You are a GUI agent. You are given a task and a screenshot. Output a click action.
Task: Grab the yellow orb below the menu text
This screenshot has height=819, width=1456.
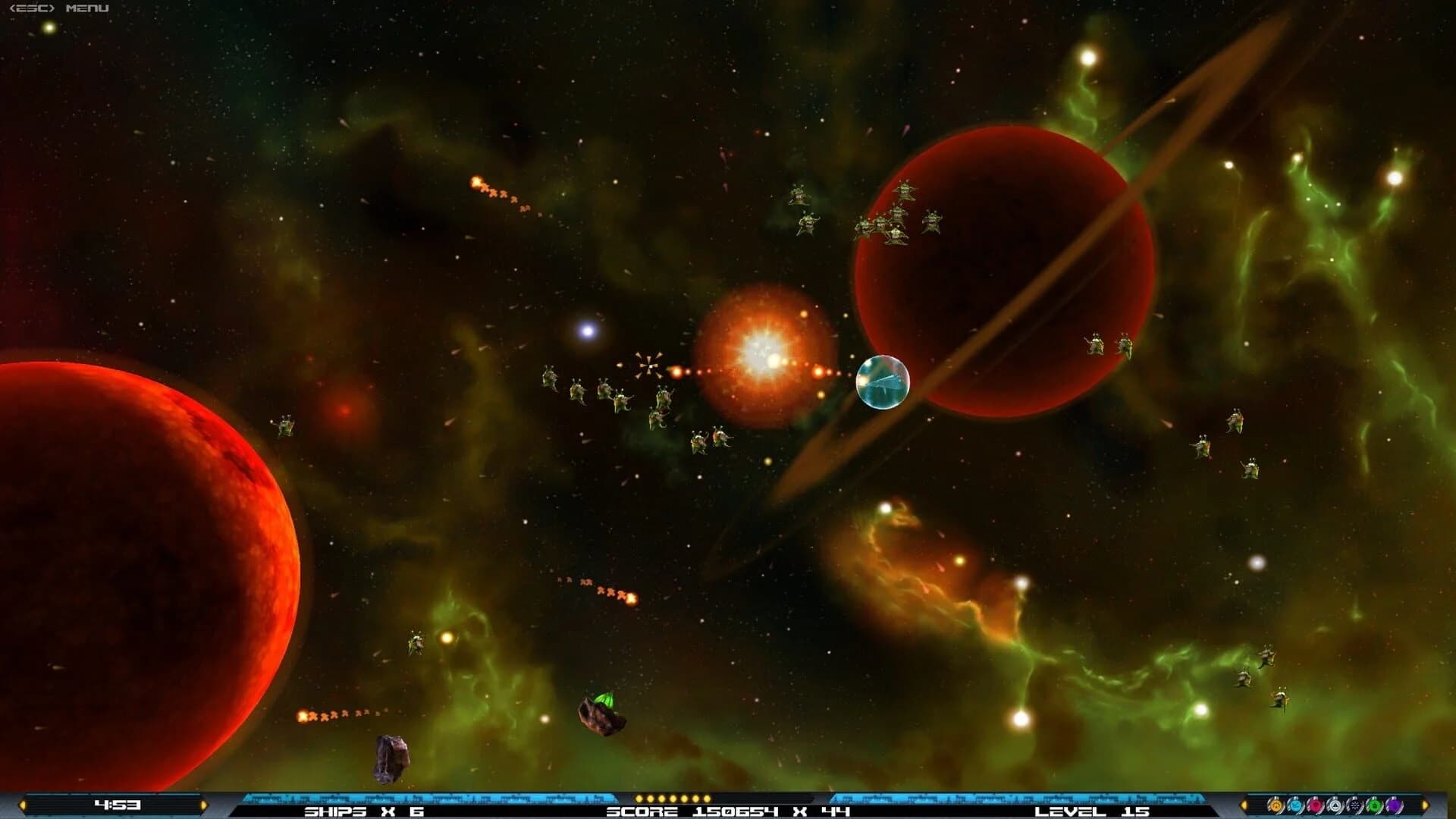pyautogui.click(x=49, y=26)
